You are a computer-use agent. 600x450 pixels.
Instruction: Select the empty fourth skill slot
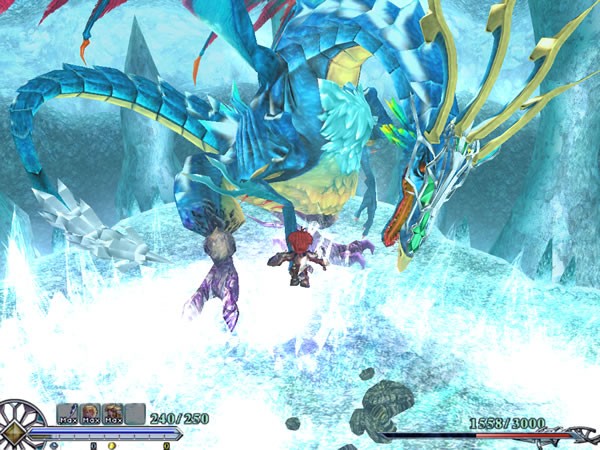tap(135, 413)
